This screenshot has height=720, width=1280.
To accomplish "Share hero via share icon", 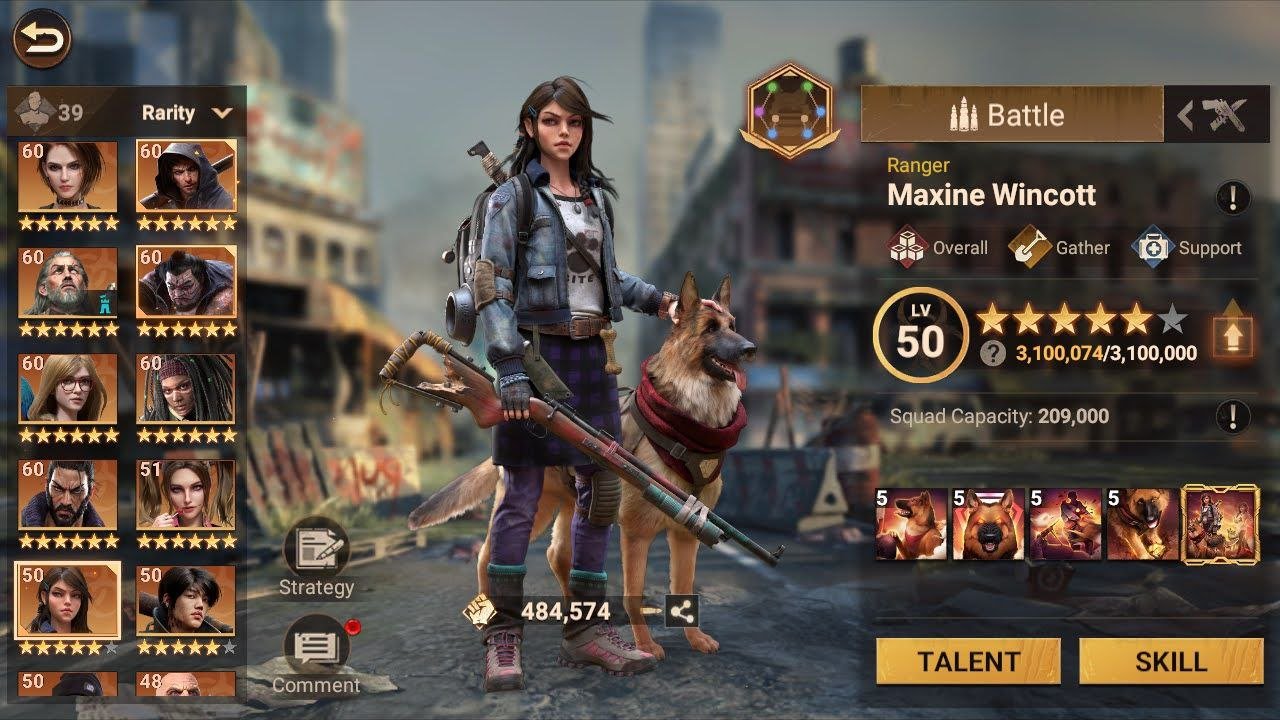I will coord(682,612).
